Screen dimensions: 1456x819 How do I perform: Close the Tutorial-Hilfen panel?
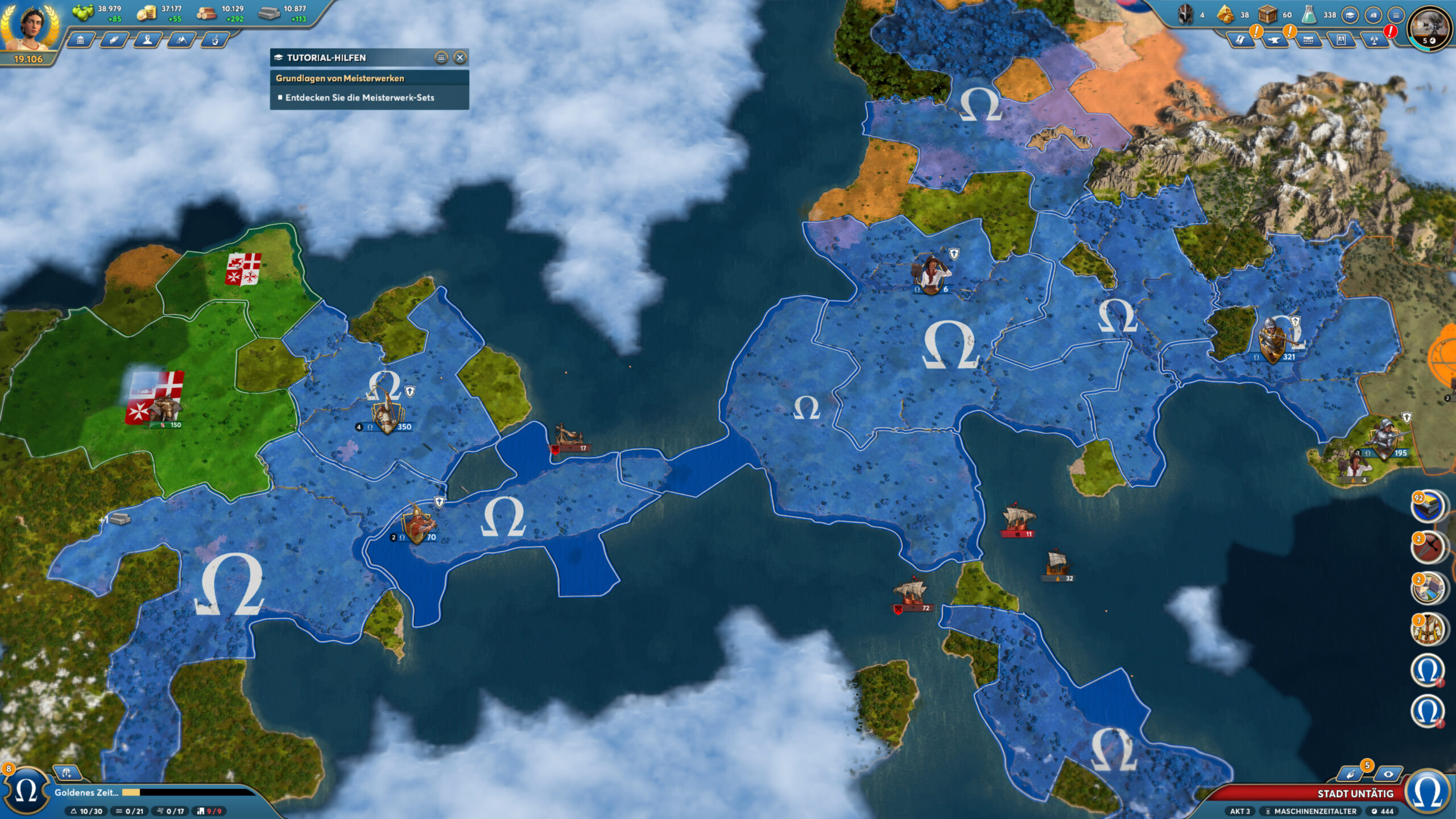coord(460,57)
